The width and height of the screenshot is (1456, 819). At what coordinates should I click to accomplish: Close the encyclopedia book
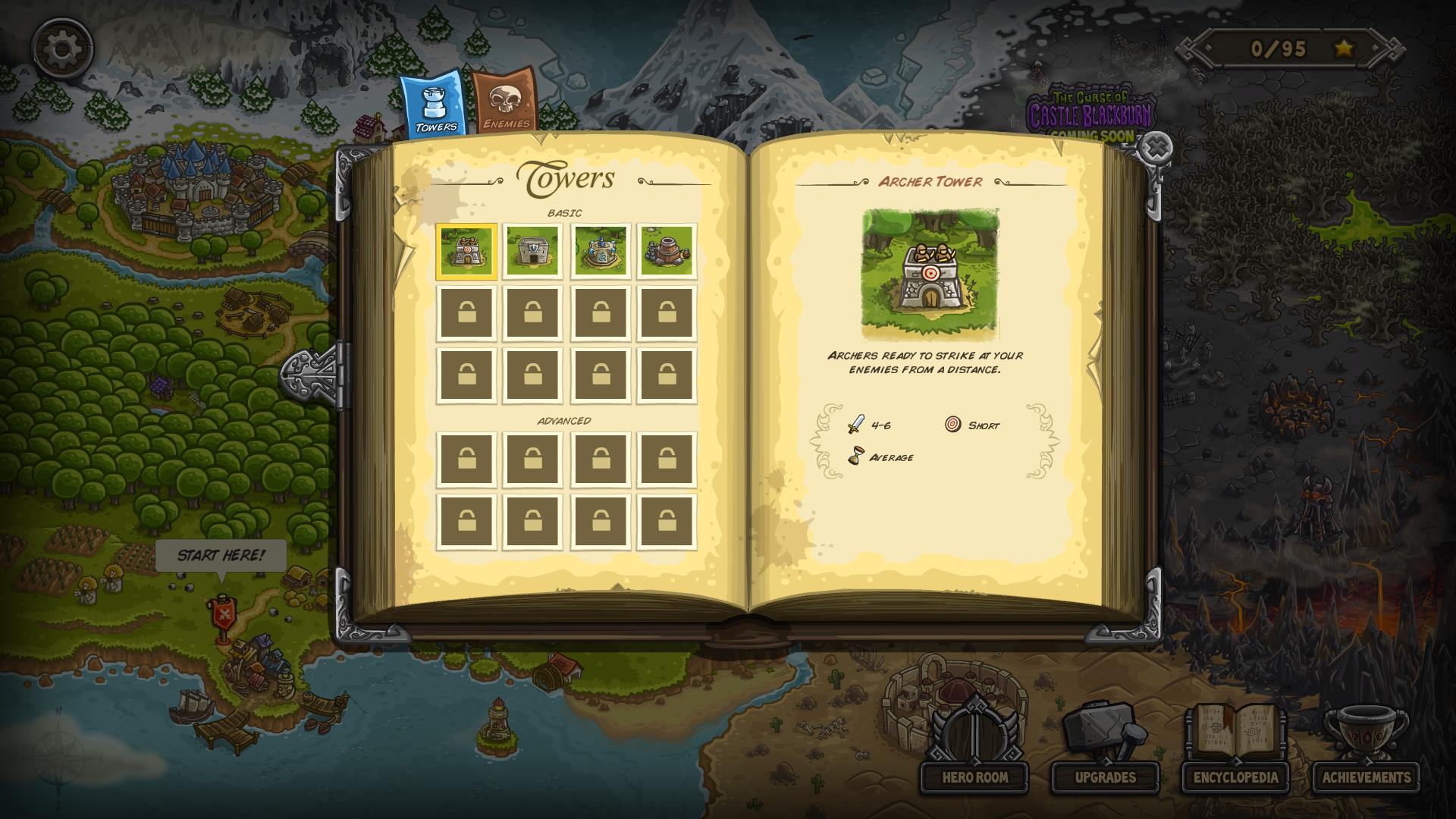click(1156, 148)
